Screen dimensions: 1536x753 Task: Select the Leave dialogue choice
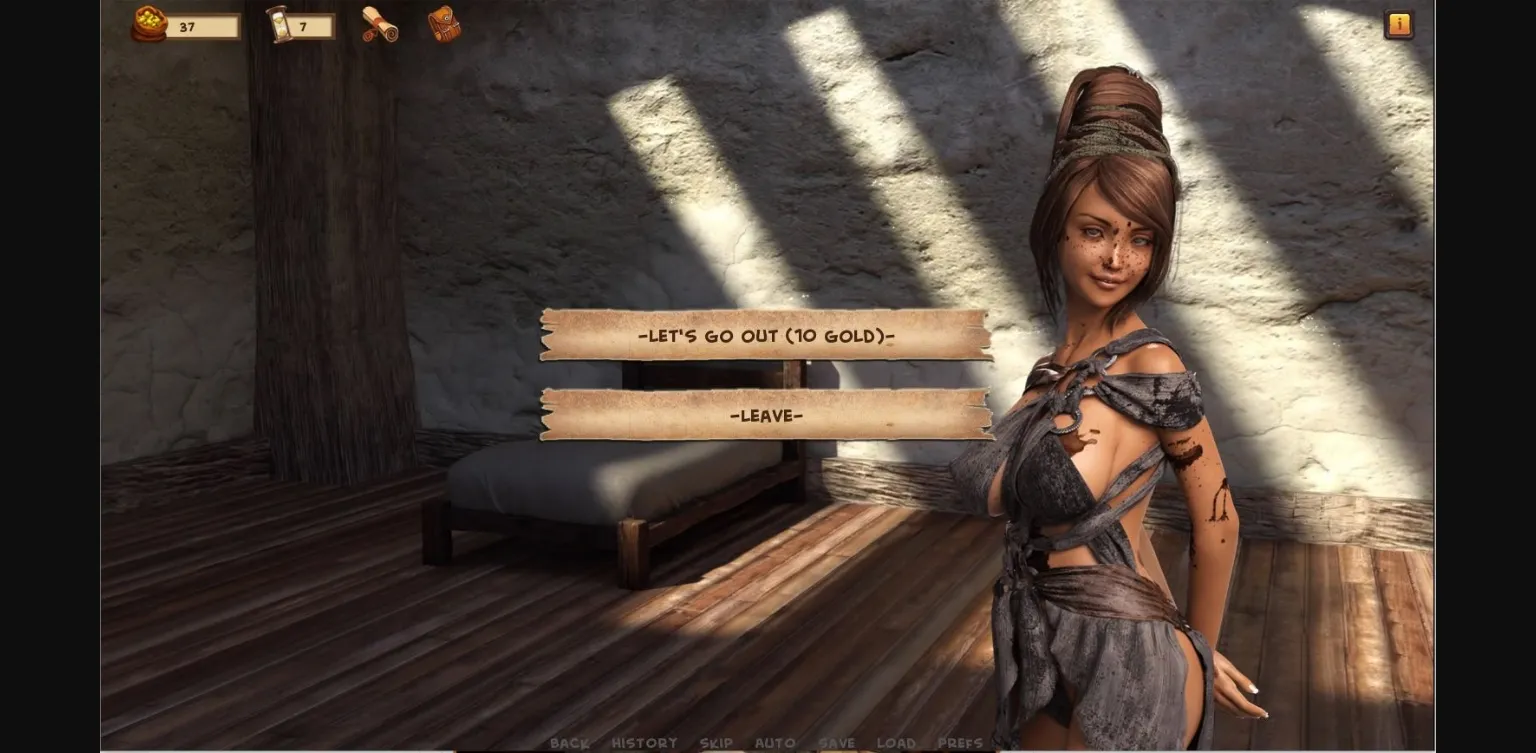point(766,415)
